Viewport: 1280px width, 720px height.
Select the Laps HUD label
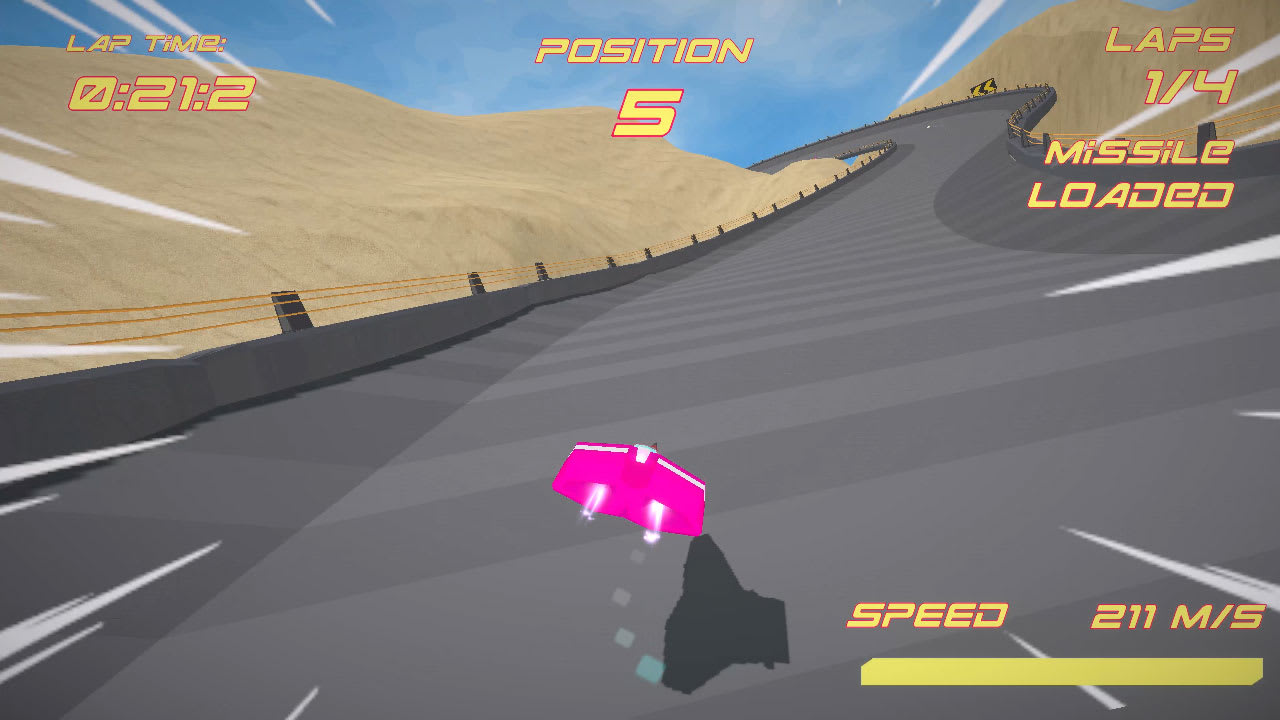coord(1168,42)
